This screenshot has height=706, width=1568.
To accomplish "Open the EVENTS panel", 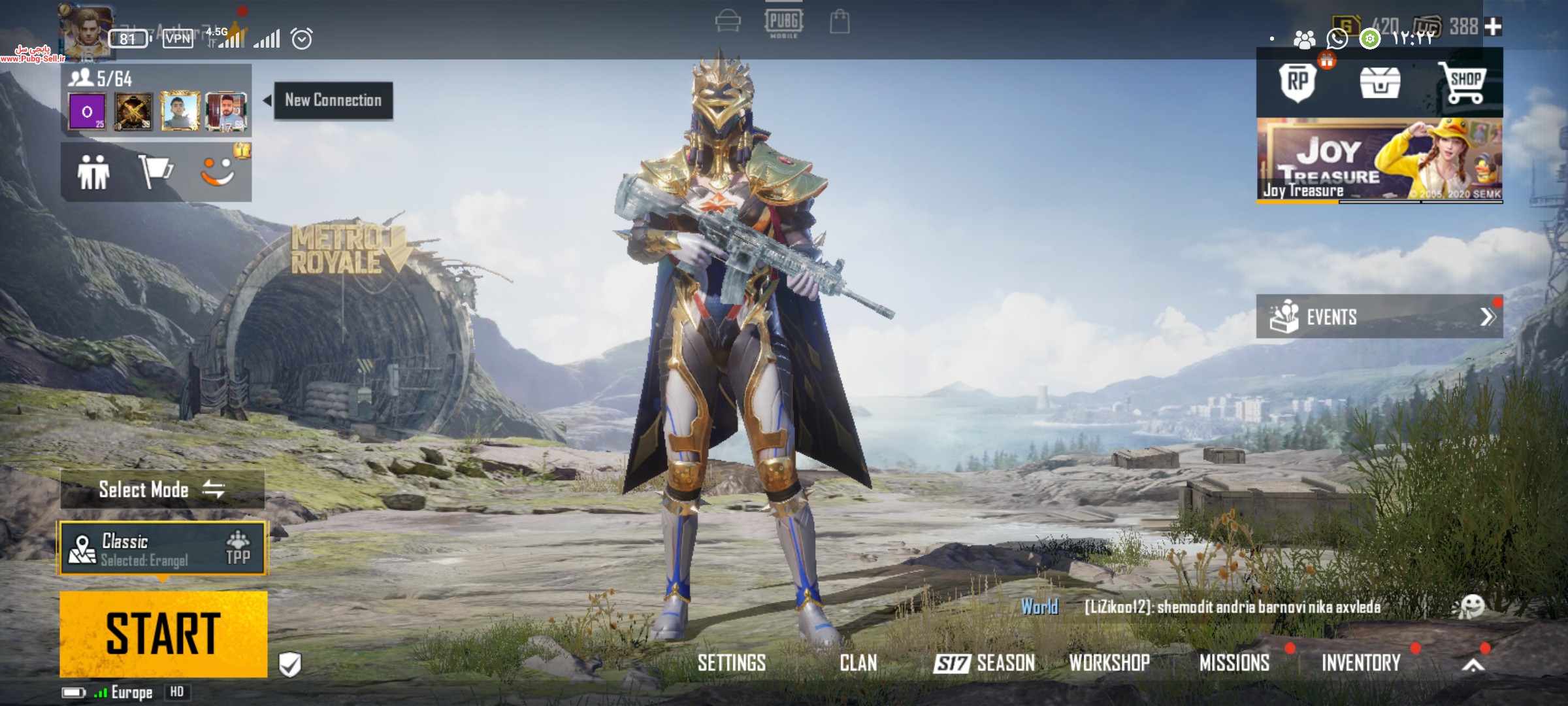I will click(1379, 316).
